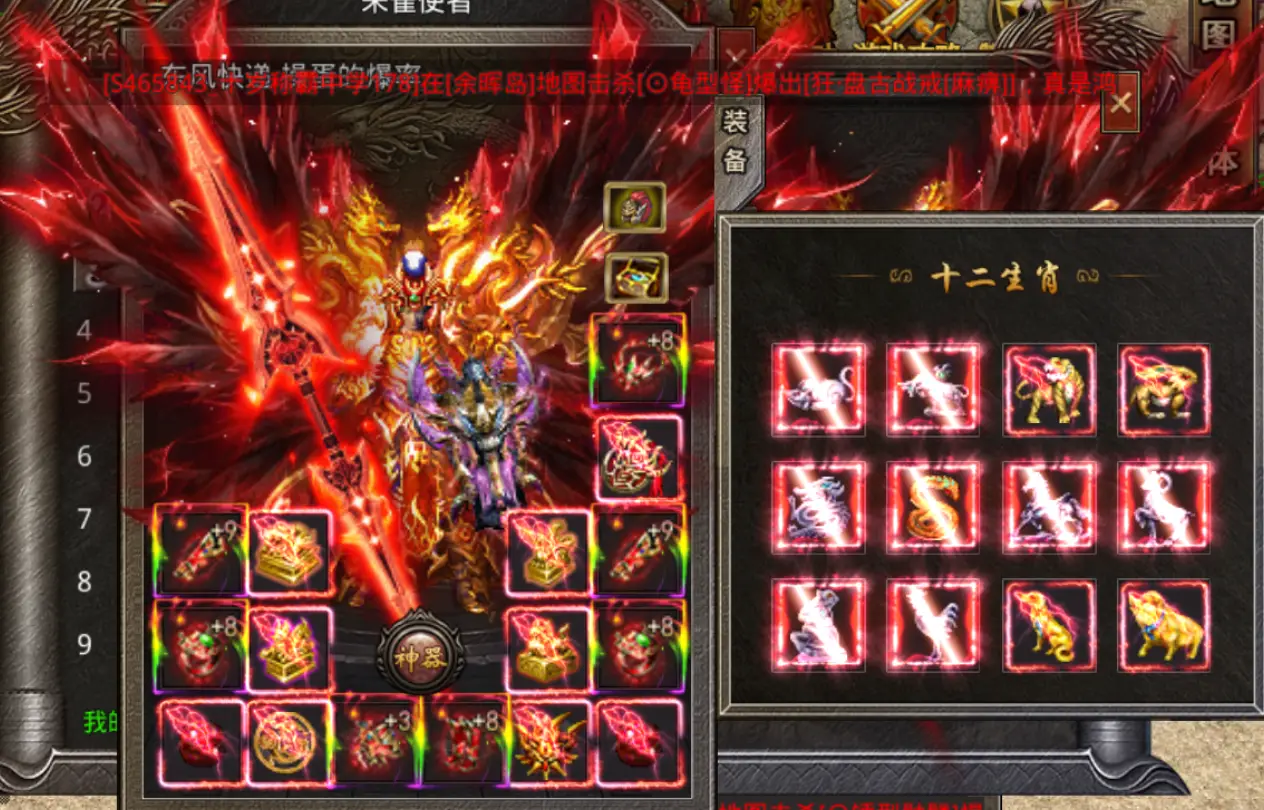The image size is (1264, 810).
Task: Select the rat zodiac slot
Action: coord(818,389)
